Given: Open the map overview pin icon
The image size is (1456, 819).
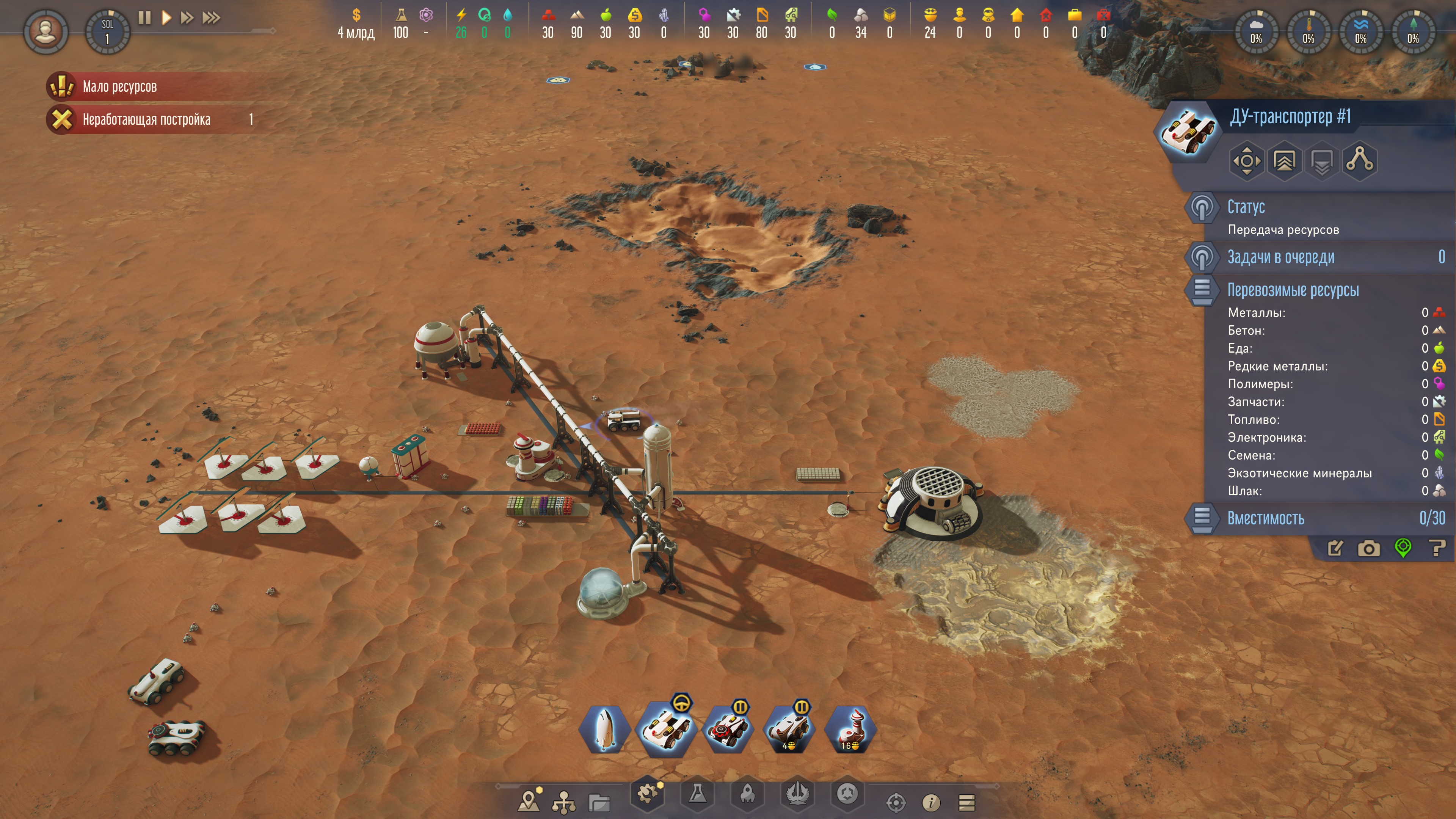Looking at the screenshot, I should [529, 802].
